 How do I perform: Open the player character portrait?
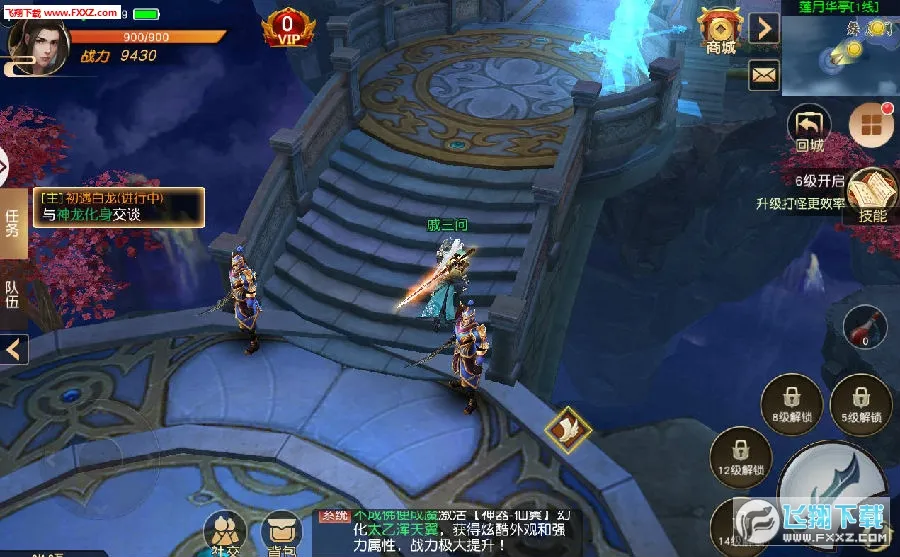pyautogui.click(x=30, y=44)
